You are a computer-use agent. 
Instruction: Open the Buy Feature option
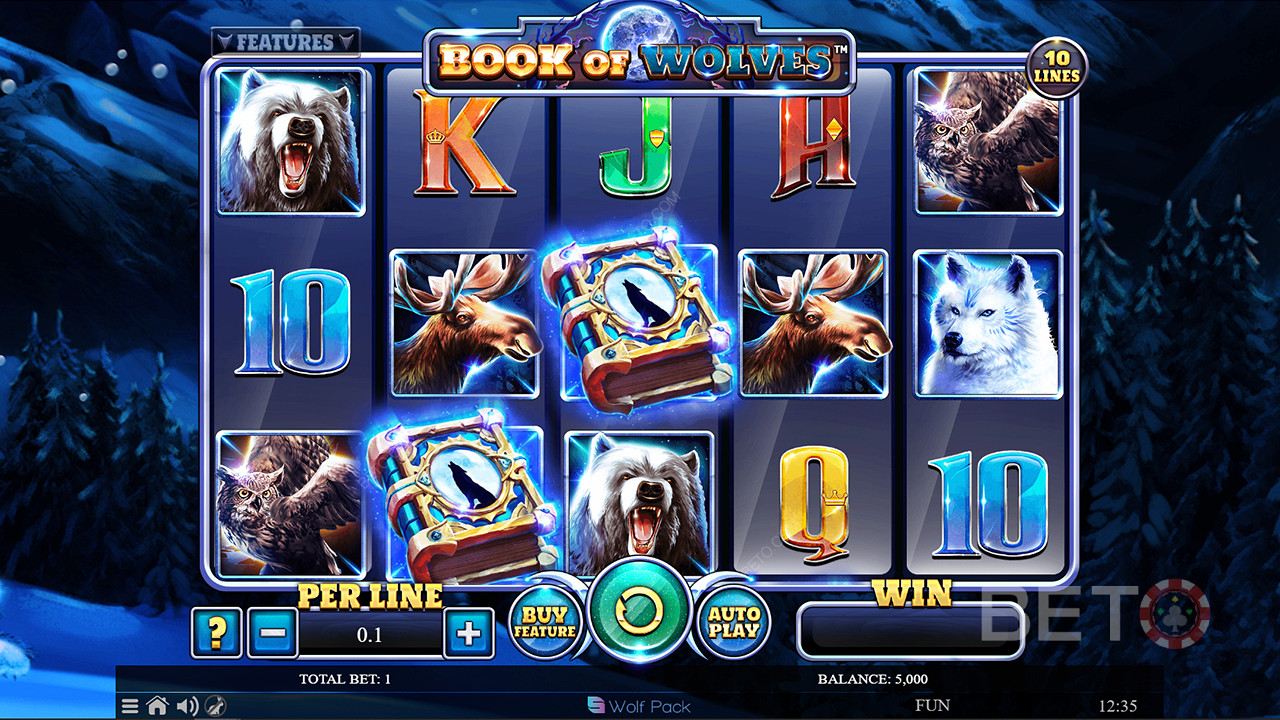pos(545,624)
